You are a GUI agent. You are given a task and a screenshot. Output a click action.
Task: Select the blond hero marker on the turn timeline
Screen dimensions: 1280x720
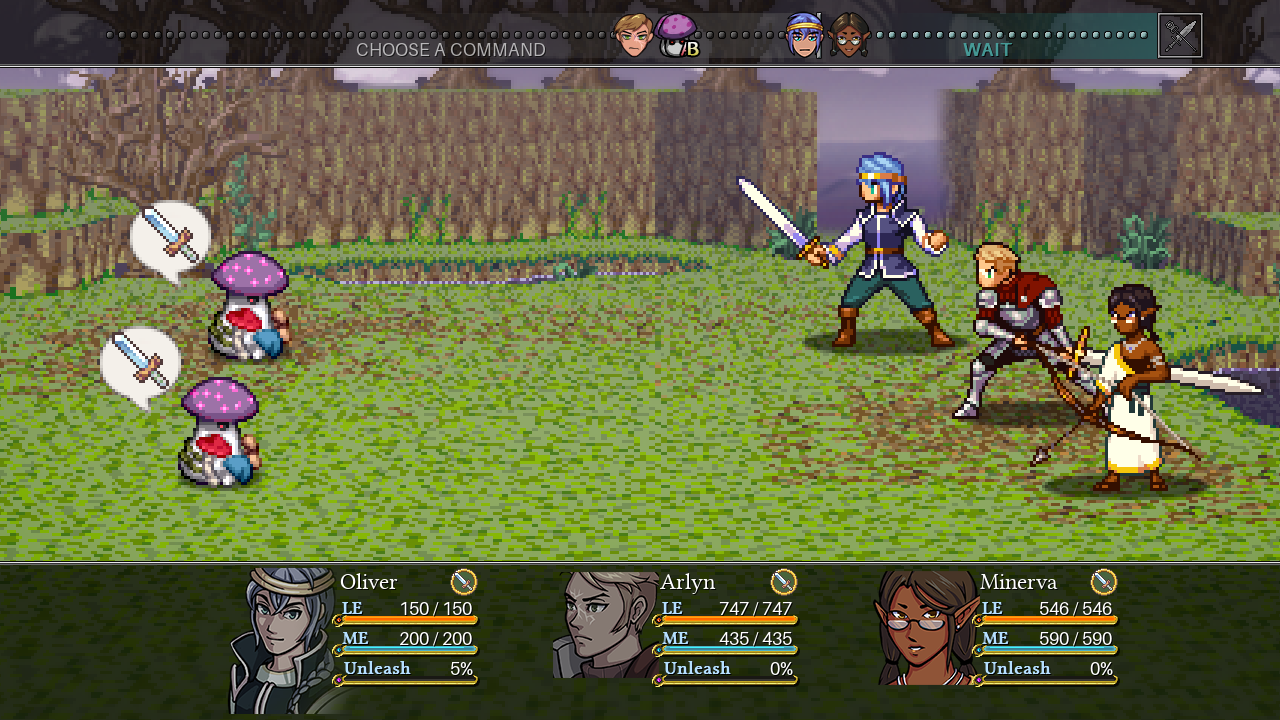click(633, 36)
